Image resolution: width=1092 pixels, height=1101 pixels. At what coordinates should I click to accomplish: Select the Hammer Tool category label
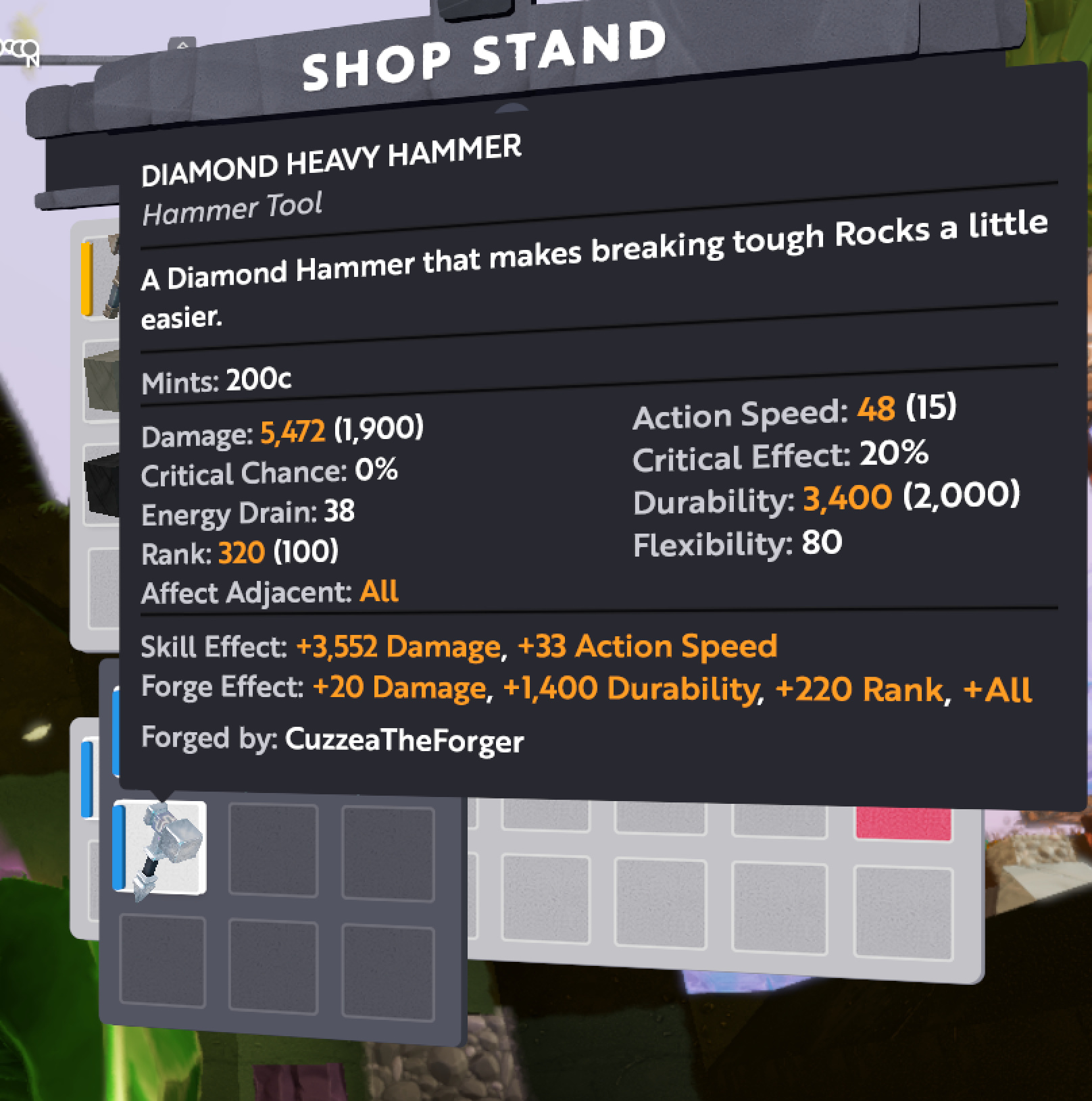(232, 206)
